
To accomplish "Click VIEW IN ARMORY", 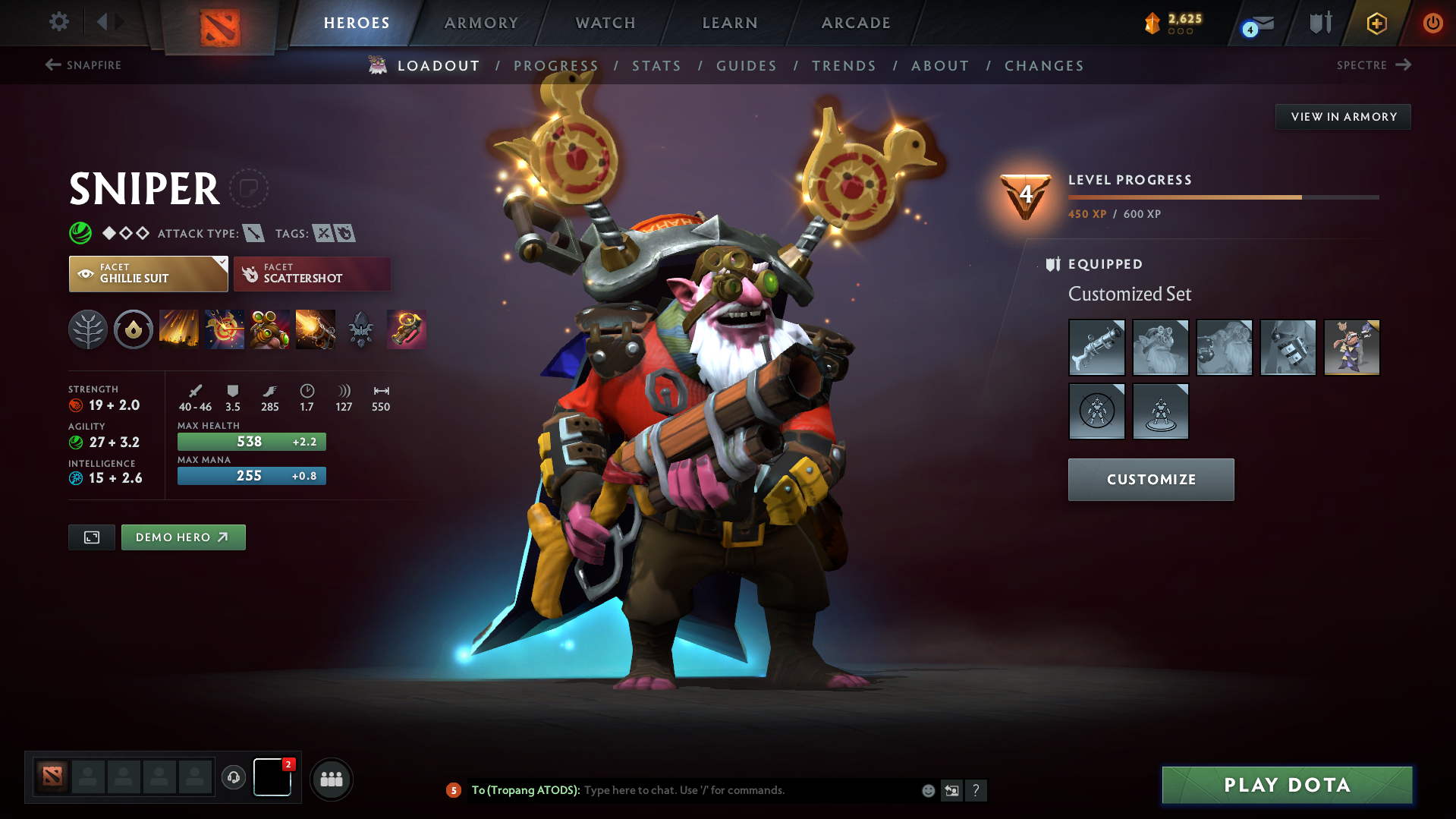I will (1343, 116).
